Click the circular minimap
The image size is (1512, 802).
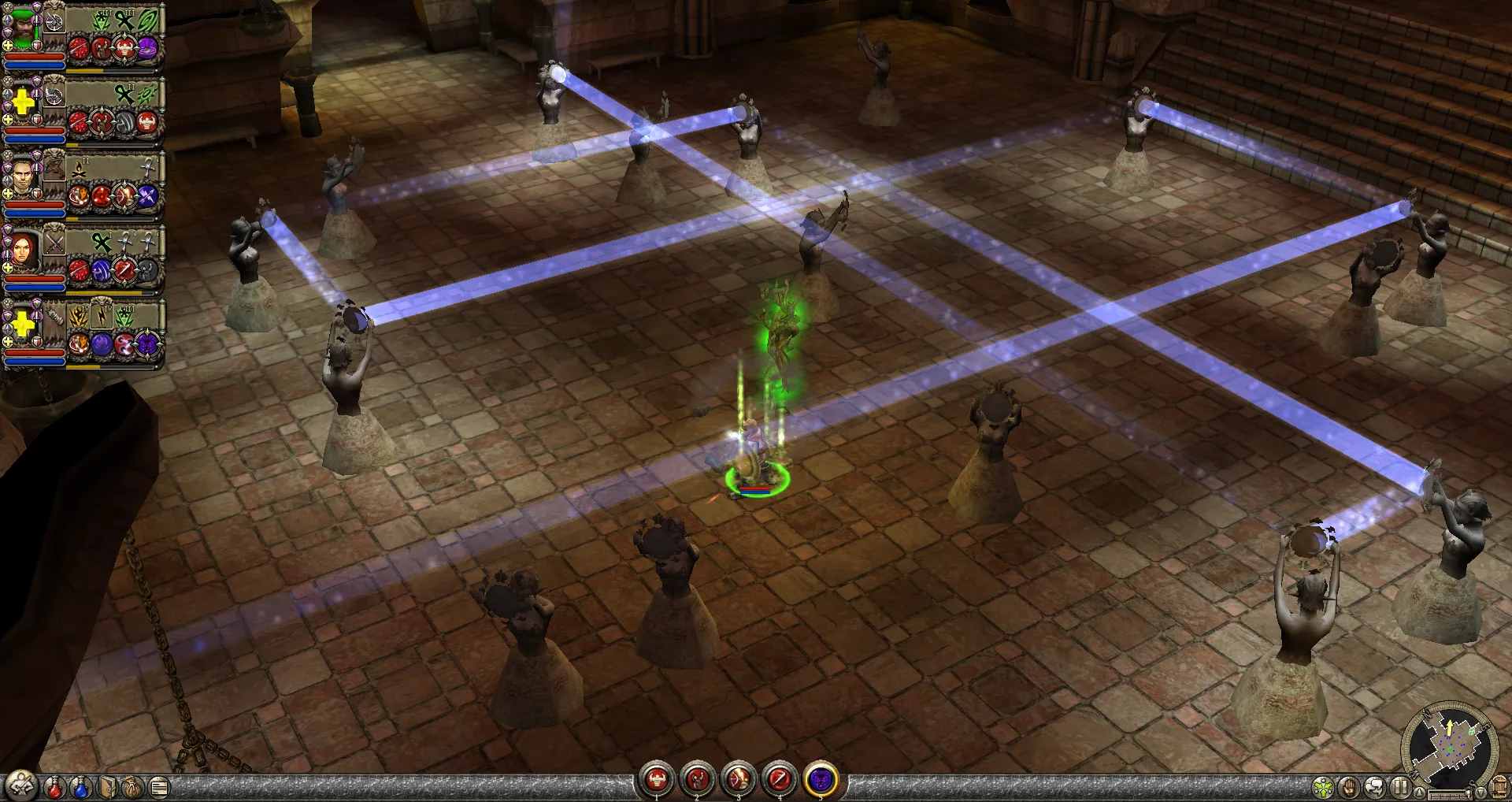click(x=1449, y=744)
